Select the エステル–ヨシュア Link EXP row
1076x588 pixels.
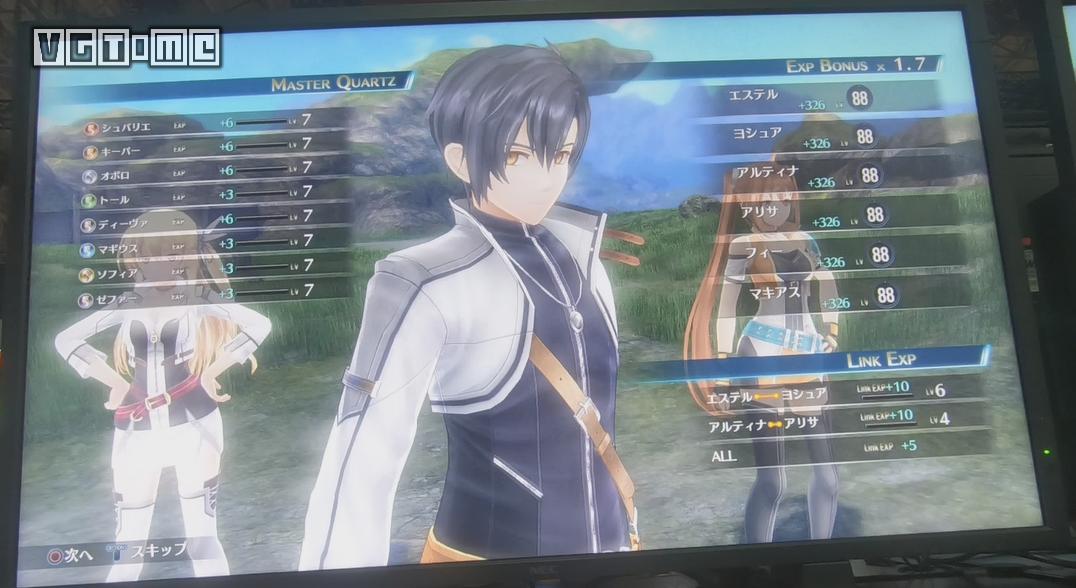pos(840,392)
